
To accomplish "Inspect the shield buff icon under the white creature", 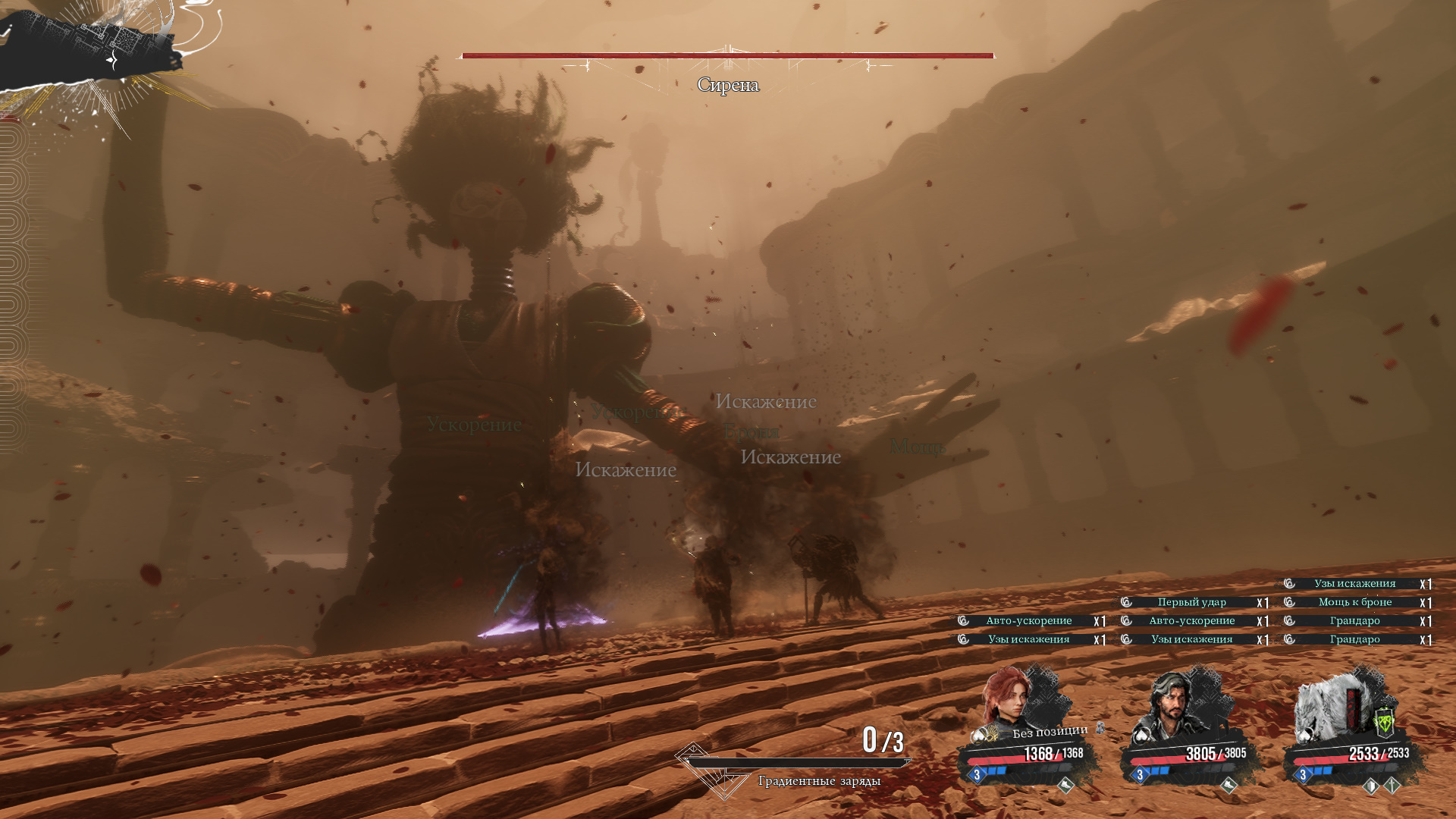I will (1370, 786).
